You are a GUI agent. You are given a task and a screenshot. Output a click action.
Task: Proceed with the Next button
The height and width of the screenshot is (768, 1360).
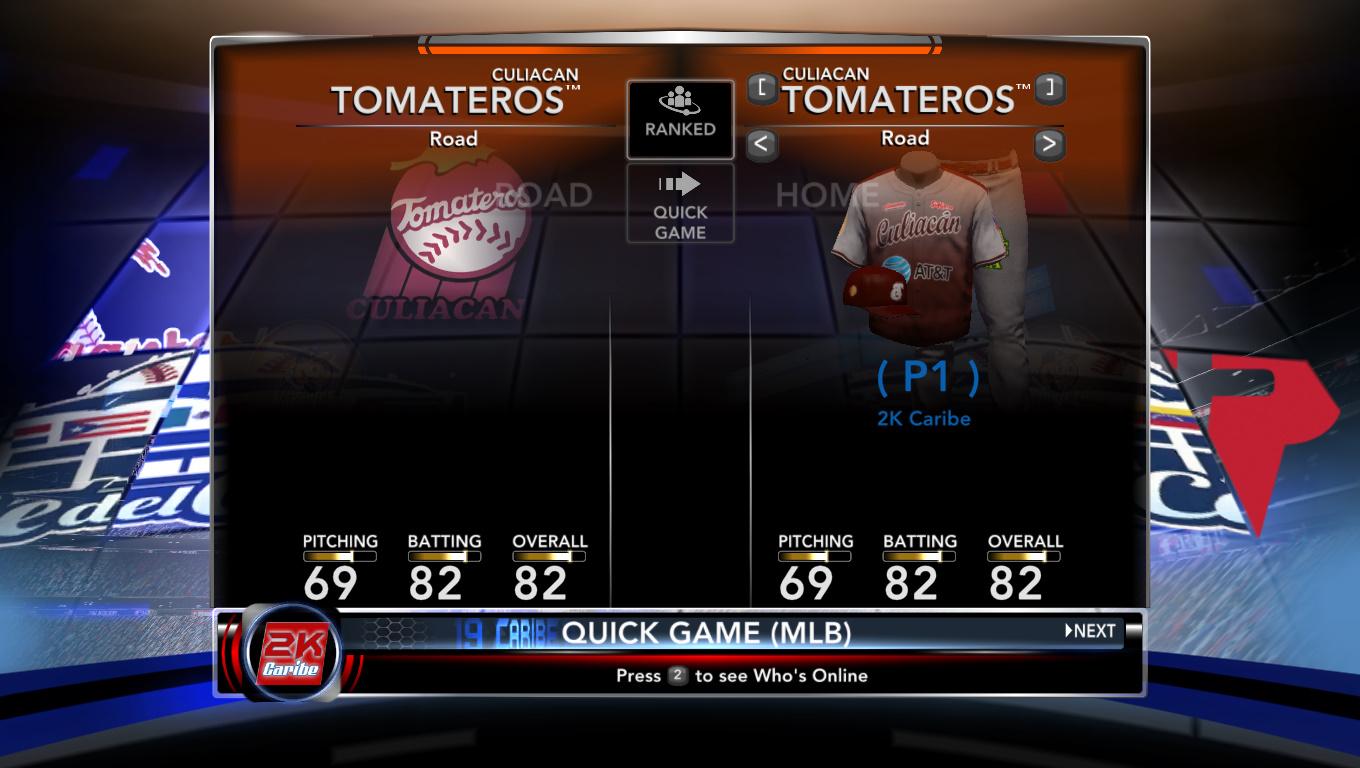(x=1090, y=631)
